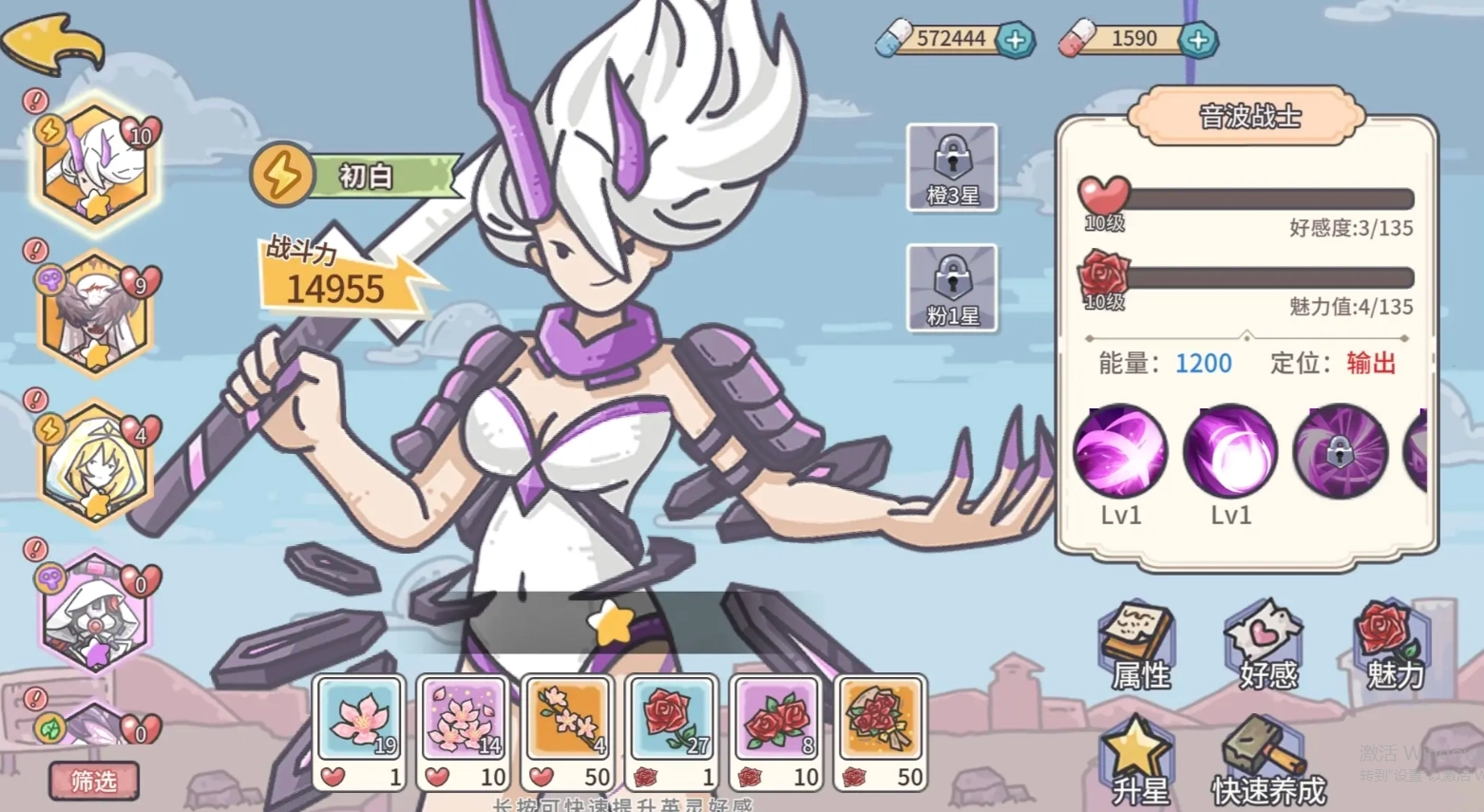Viewport: 1484px width, 812px height.
Task: Use the single red rose gift
Action: pyautogui.click(x=672, y=732)
